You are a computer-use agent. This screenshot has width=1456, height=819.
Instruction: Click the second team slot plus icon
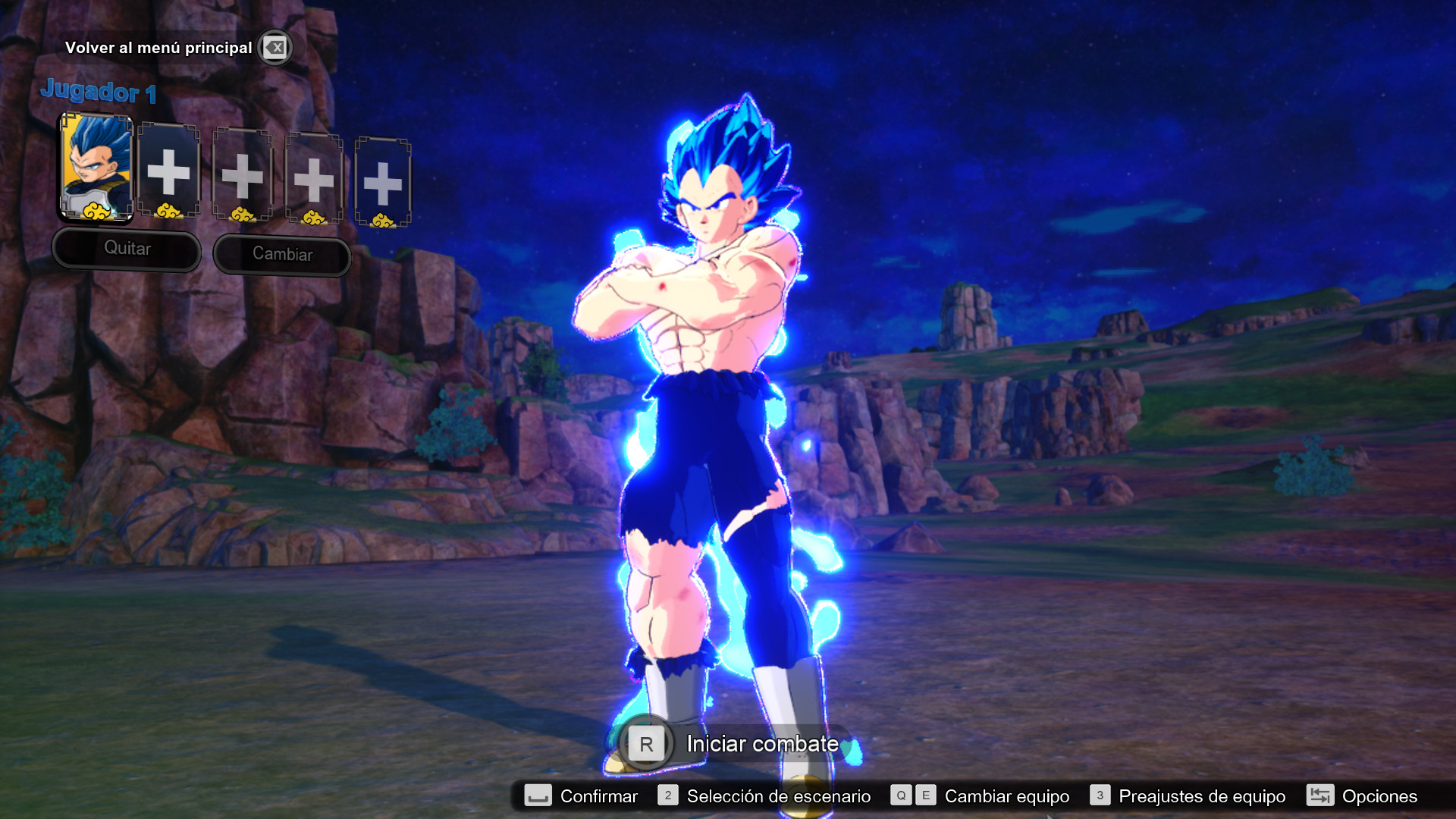(x=170, y=171)
